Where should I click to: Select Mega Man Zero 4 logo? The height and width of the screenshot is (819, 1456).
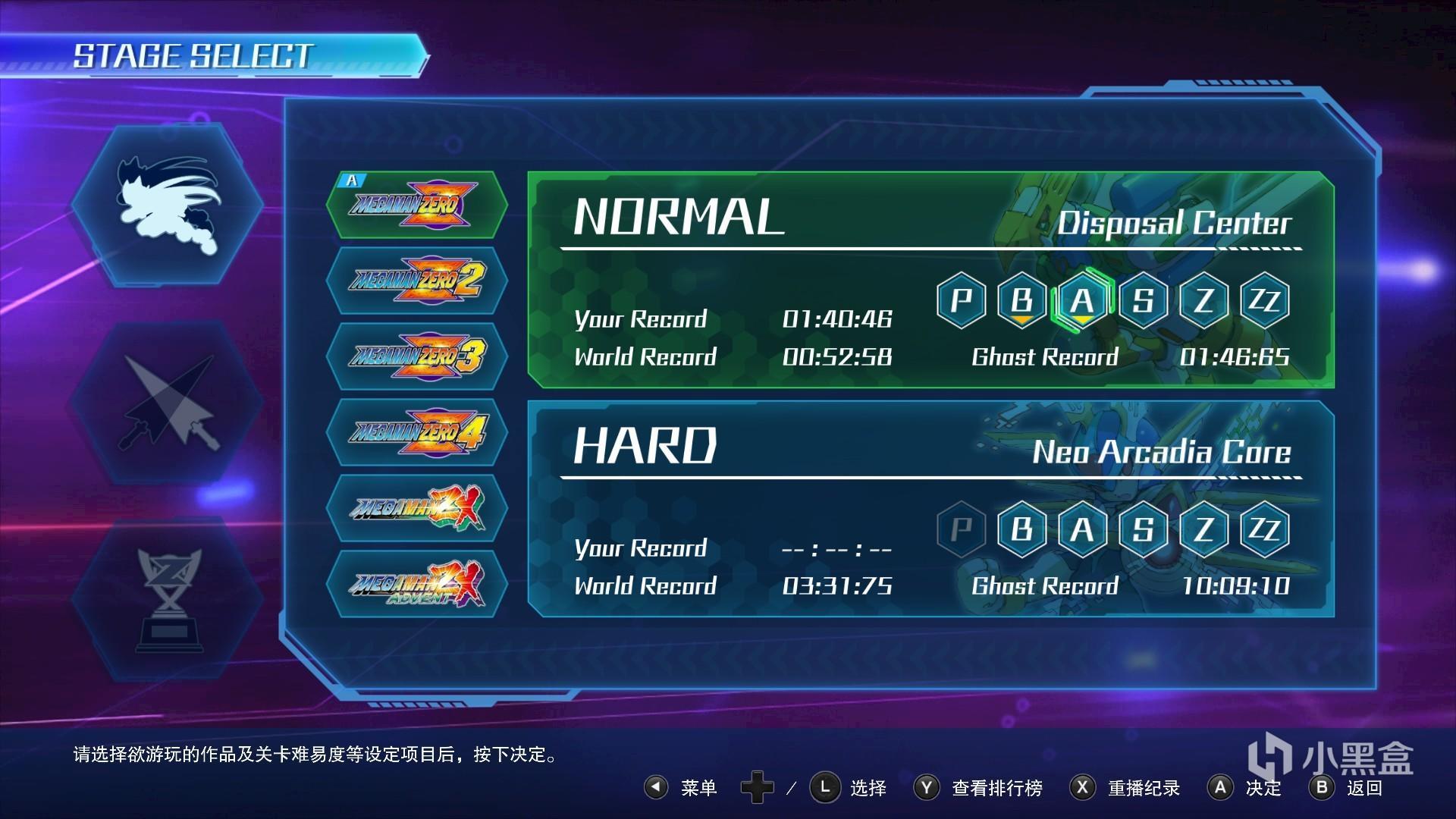[416, 432]
